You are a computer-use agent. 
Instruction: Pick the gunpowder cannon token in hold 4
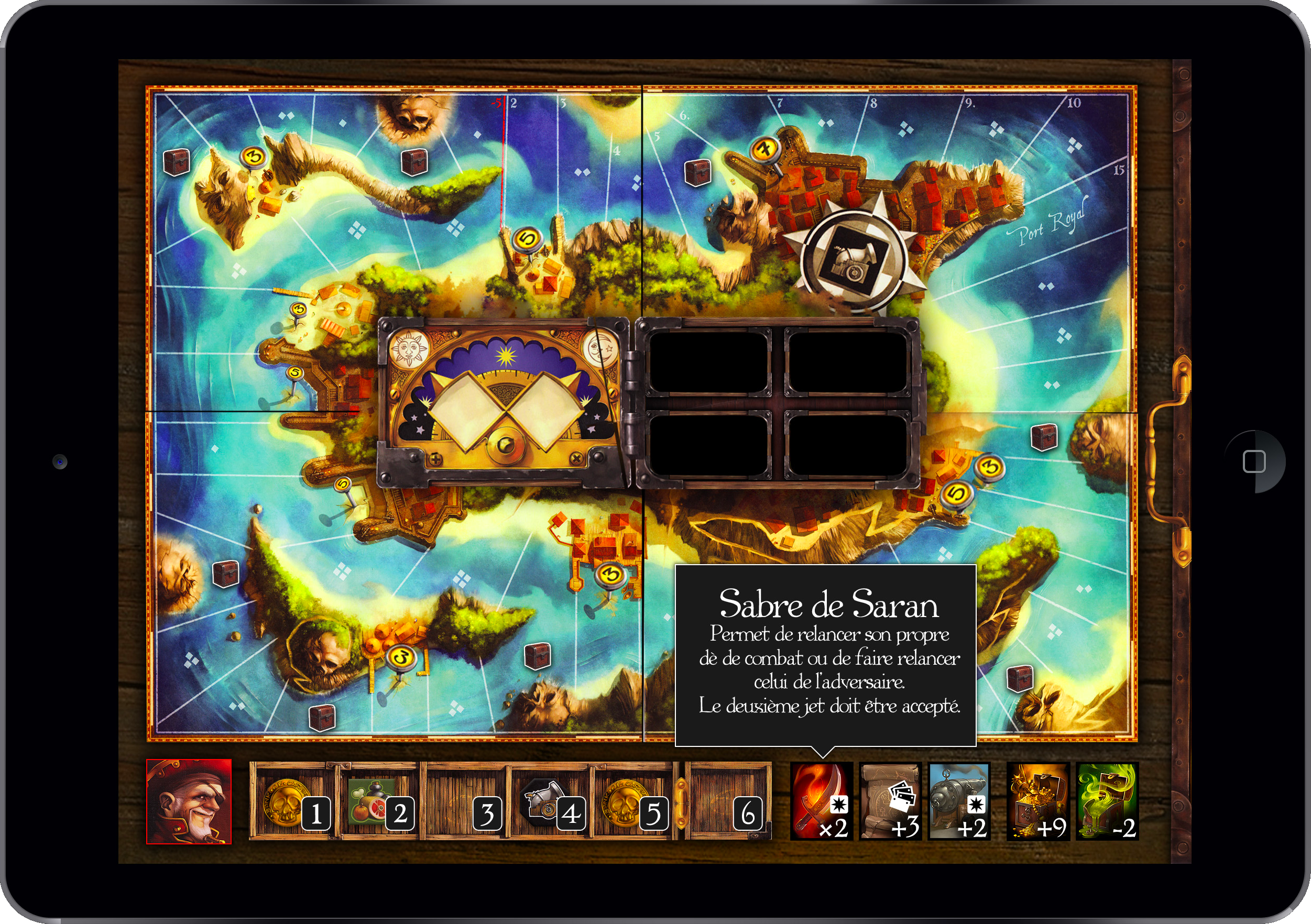(550, 802)
